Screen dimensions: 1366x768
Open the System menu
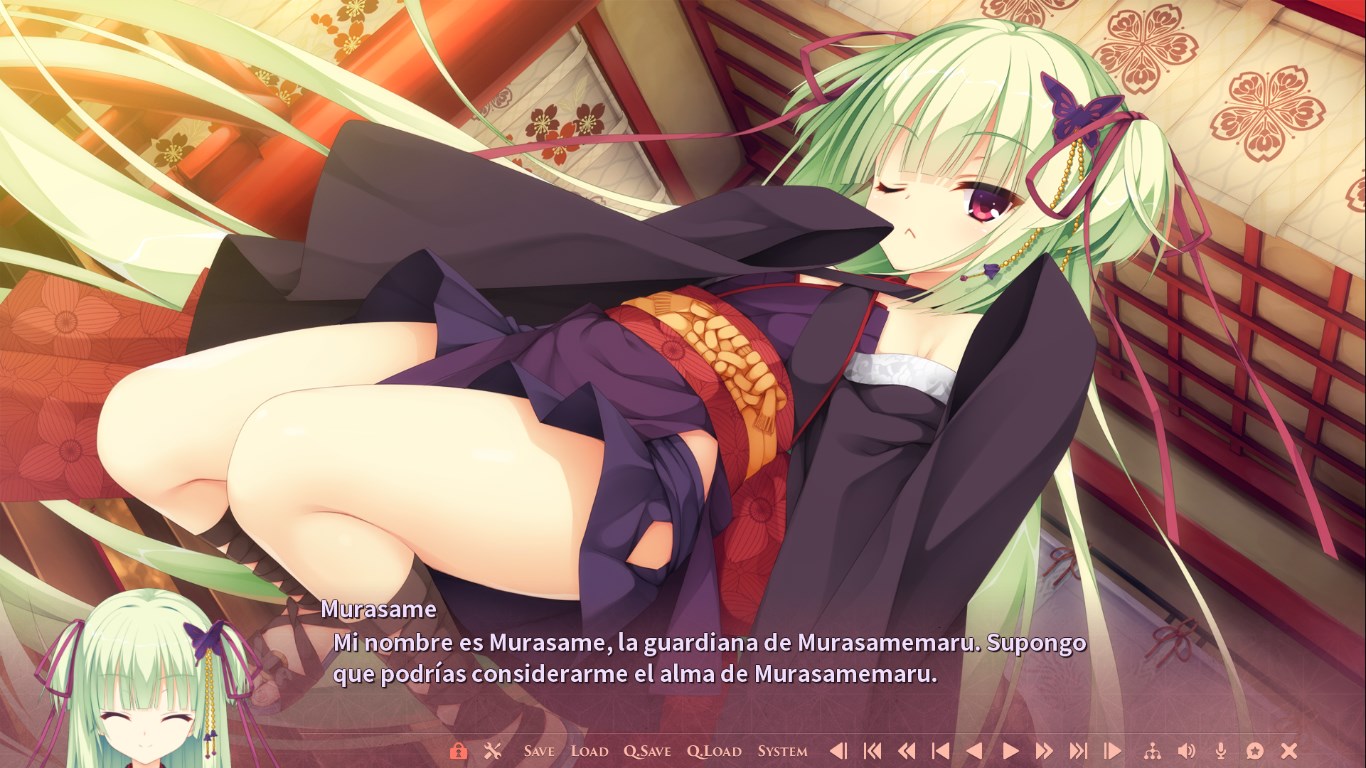point(782,751)
